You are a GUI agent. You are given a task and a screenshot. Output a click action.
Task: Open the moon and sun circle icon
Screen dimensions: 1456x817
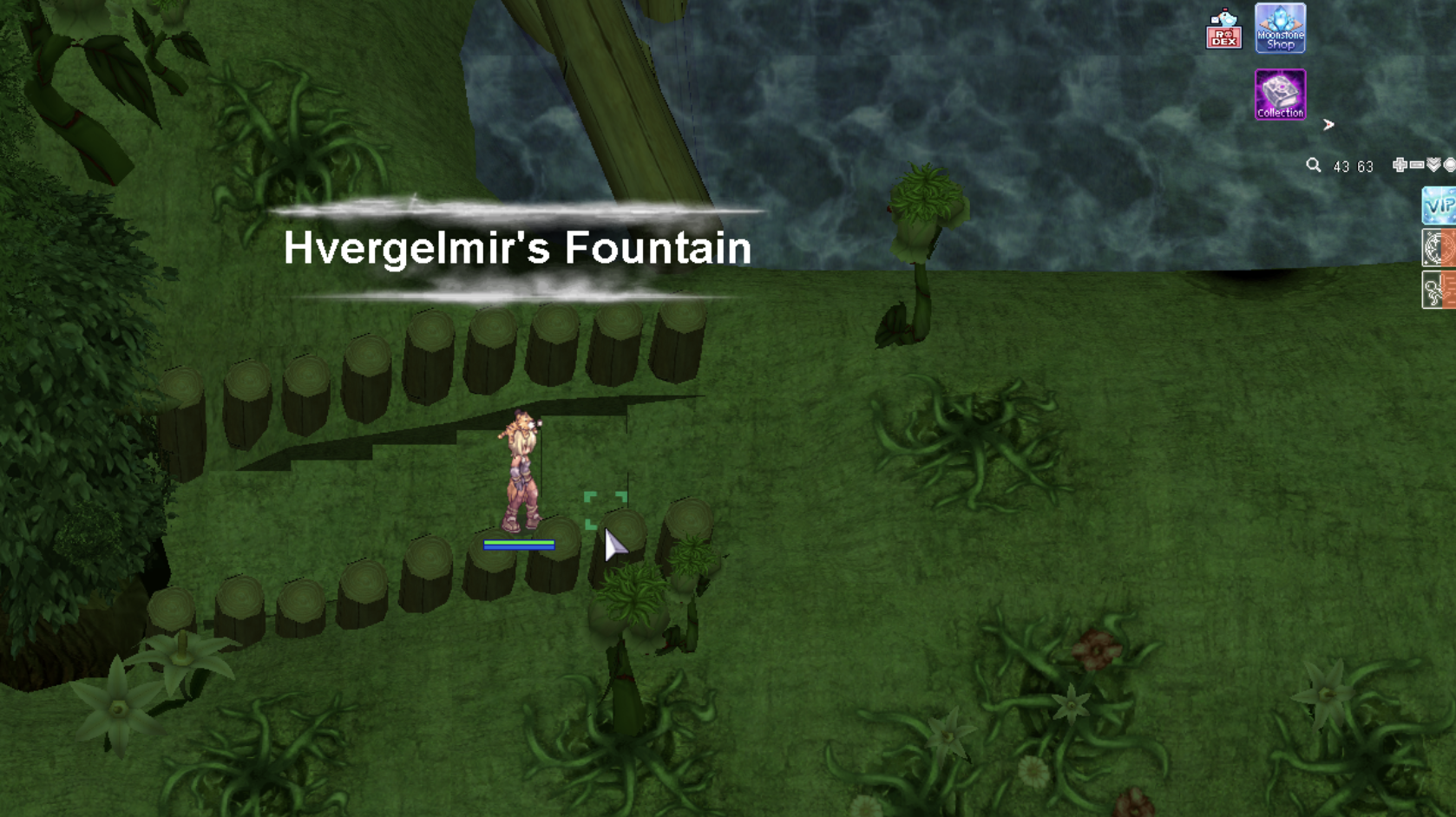pos(1439,248)
